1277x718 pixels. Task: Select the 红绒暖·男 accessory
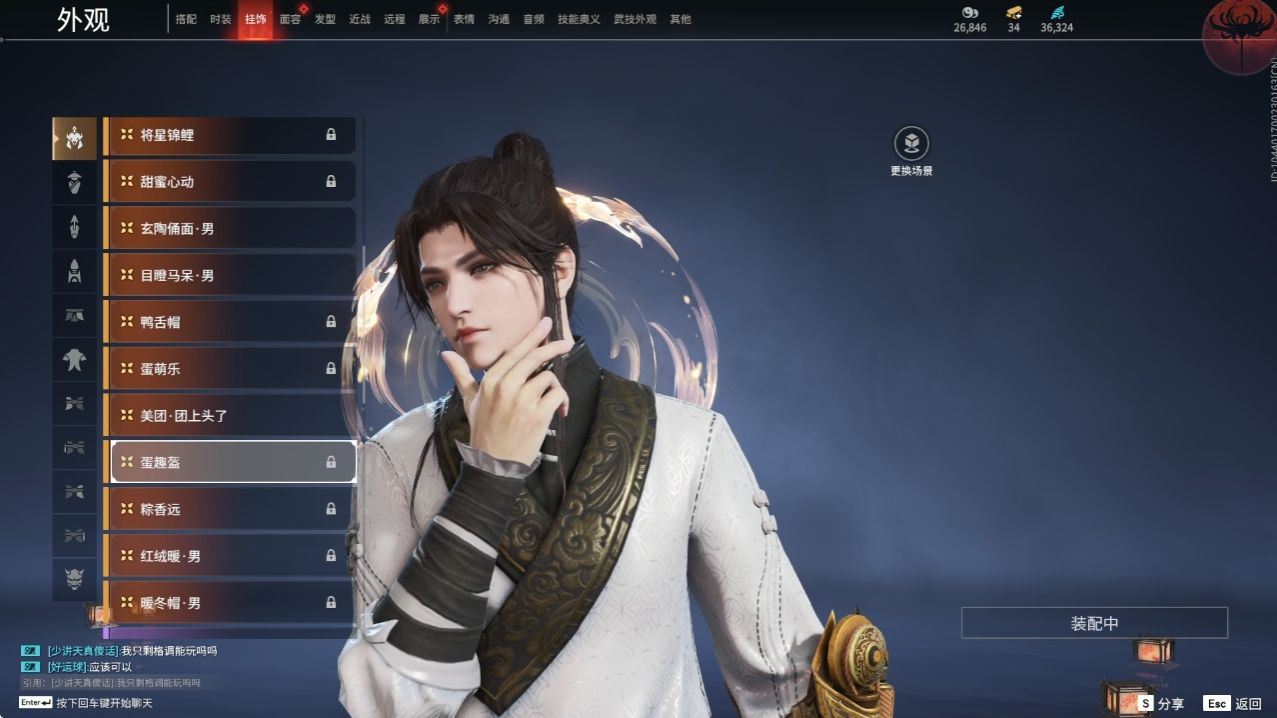coord(230,556)
